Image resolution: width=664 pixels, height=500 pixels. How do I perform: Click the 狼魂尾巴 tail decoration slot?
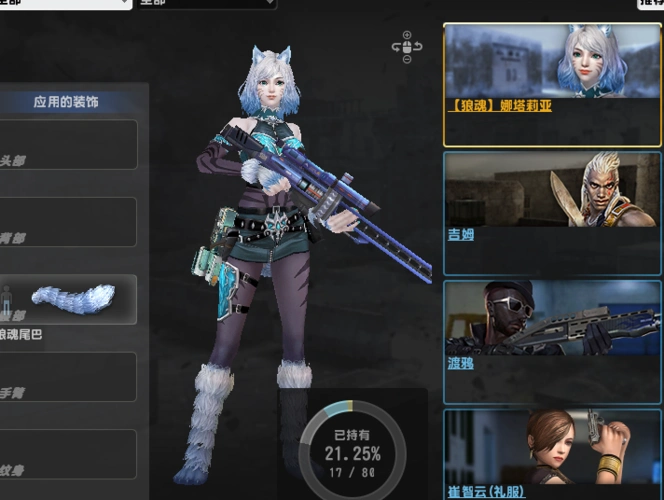point(72,299)
